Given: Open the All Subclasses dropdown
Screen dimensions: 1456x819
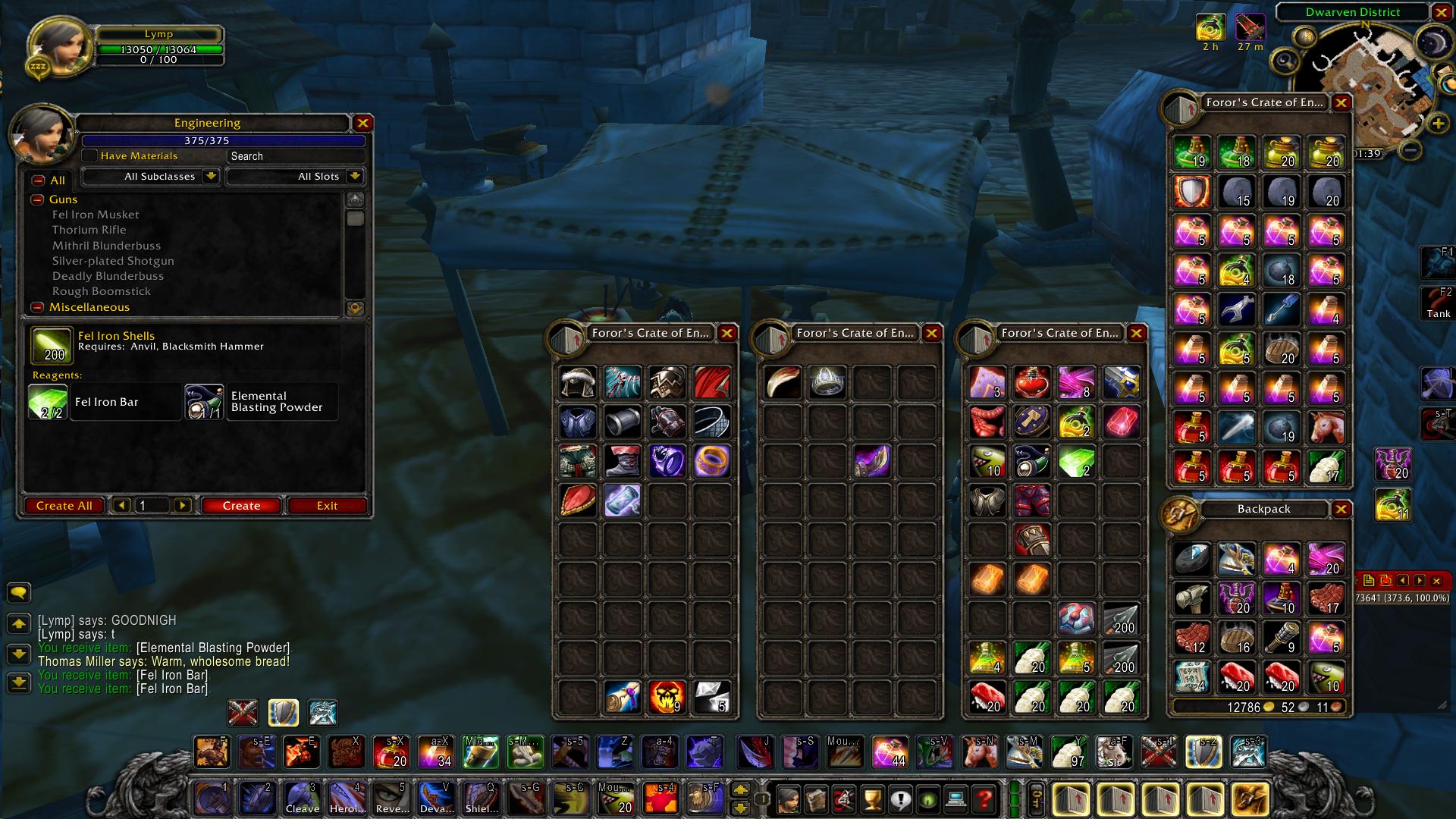Looking at the screenshot, I should point(149,176).
